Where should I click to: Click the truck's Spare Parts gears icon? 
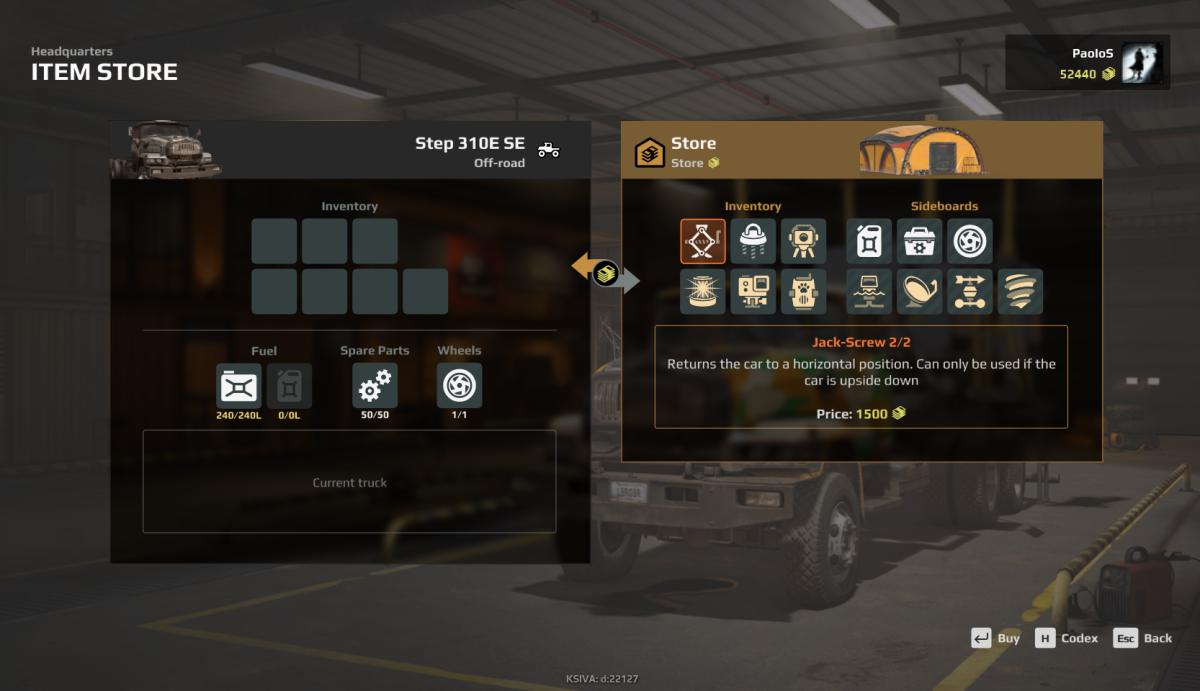375,385
